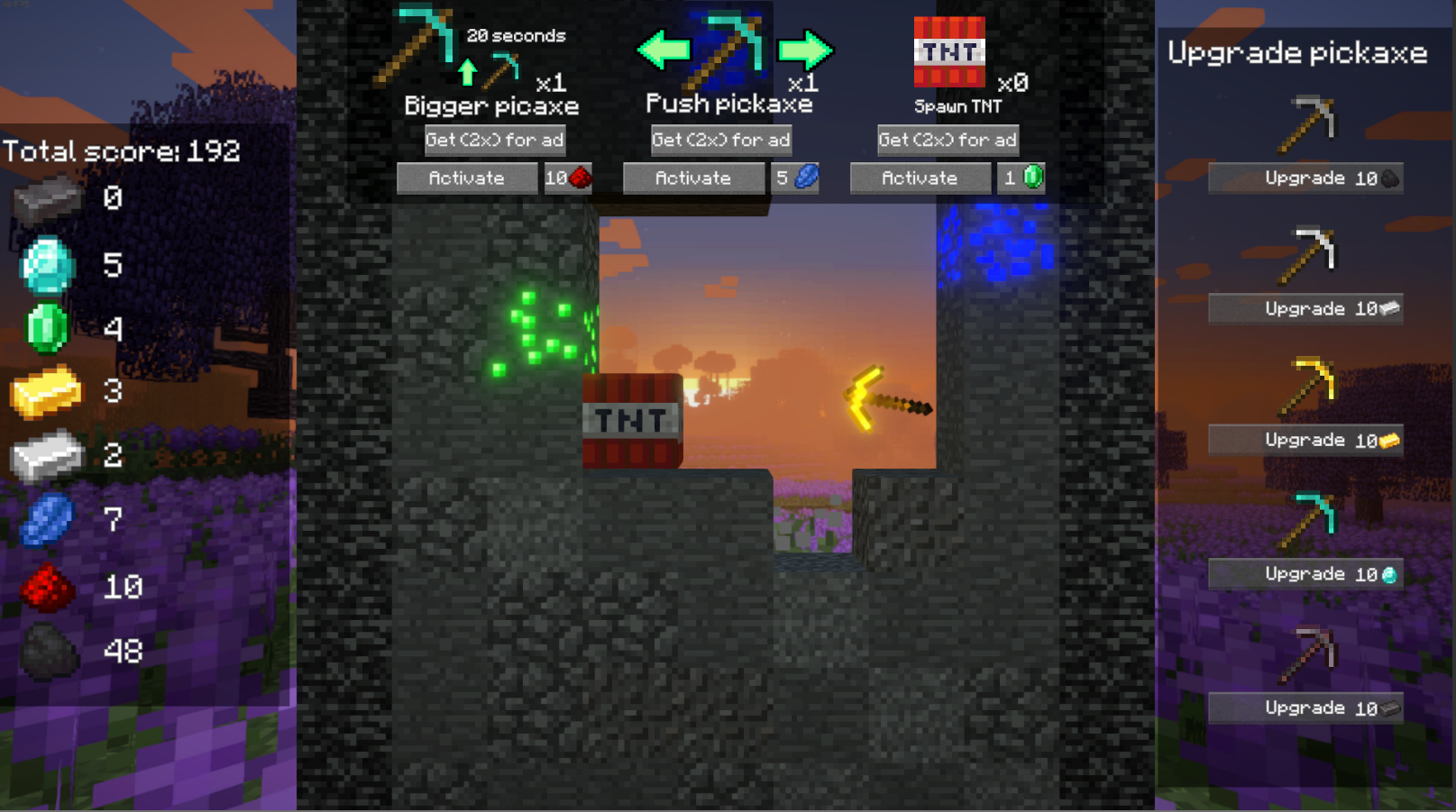Viewport: 1456px width, 812px height.
Task: Click the right arrow beside Push pickaxe
Action: coord(803,50)
